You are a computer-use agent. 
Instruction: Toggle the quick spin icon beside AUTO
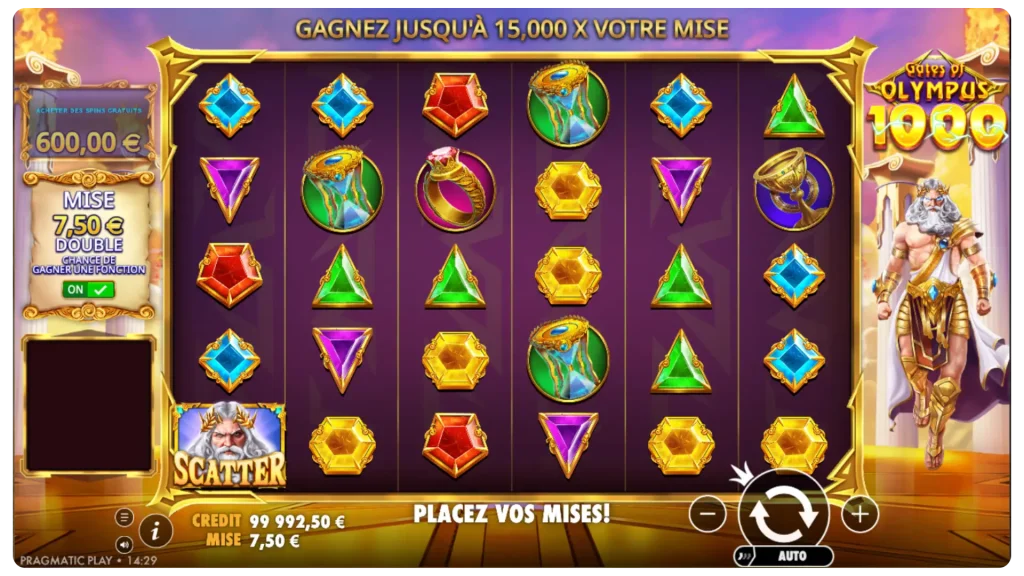(x=743, y=557)
